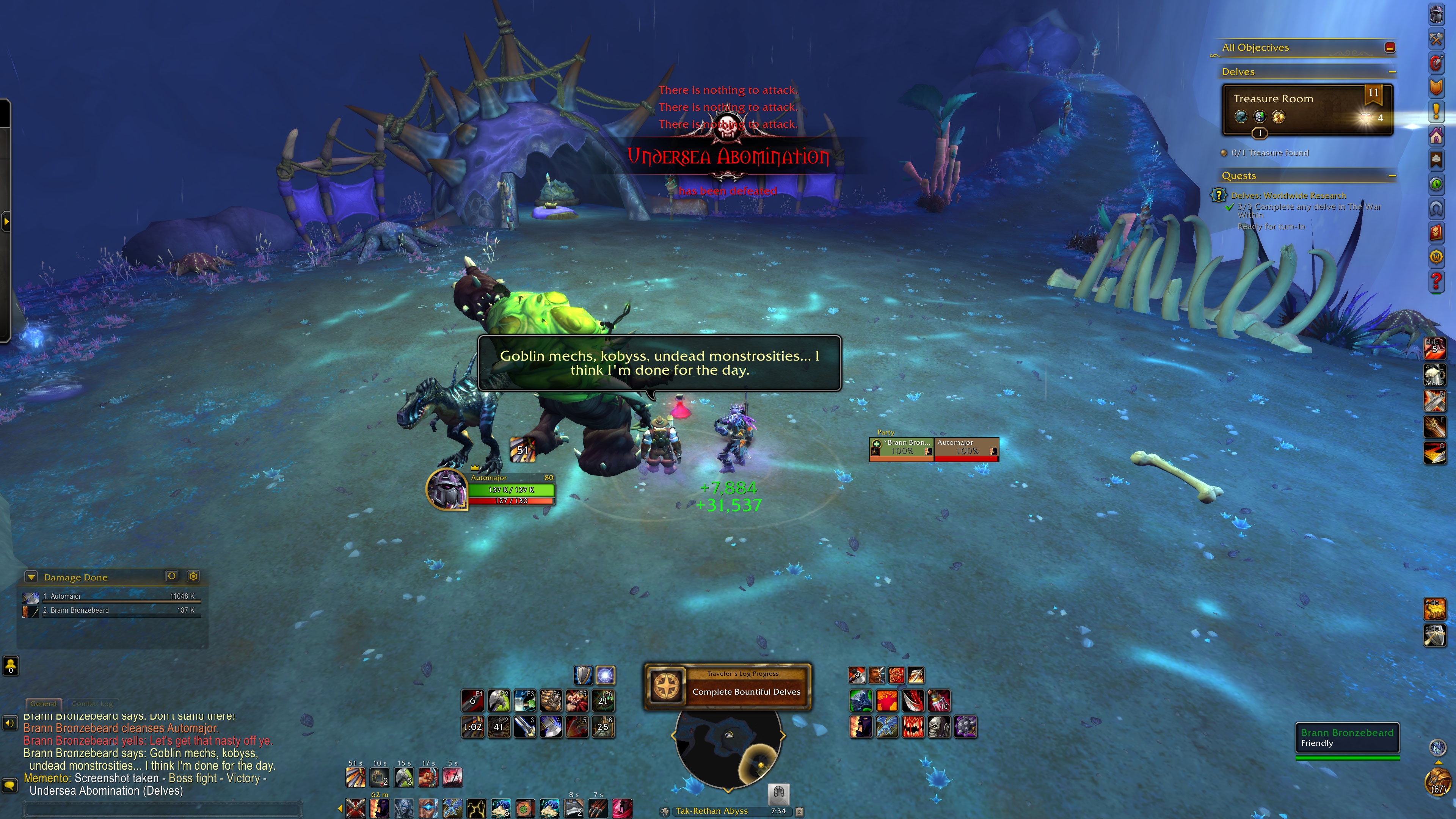The height and width of the screenshot is (819, 1456).
Task: Open the chat speech bubble menu button
Action: click(x=9, y=786)
